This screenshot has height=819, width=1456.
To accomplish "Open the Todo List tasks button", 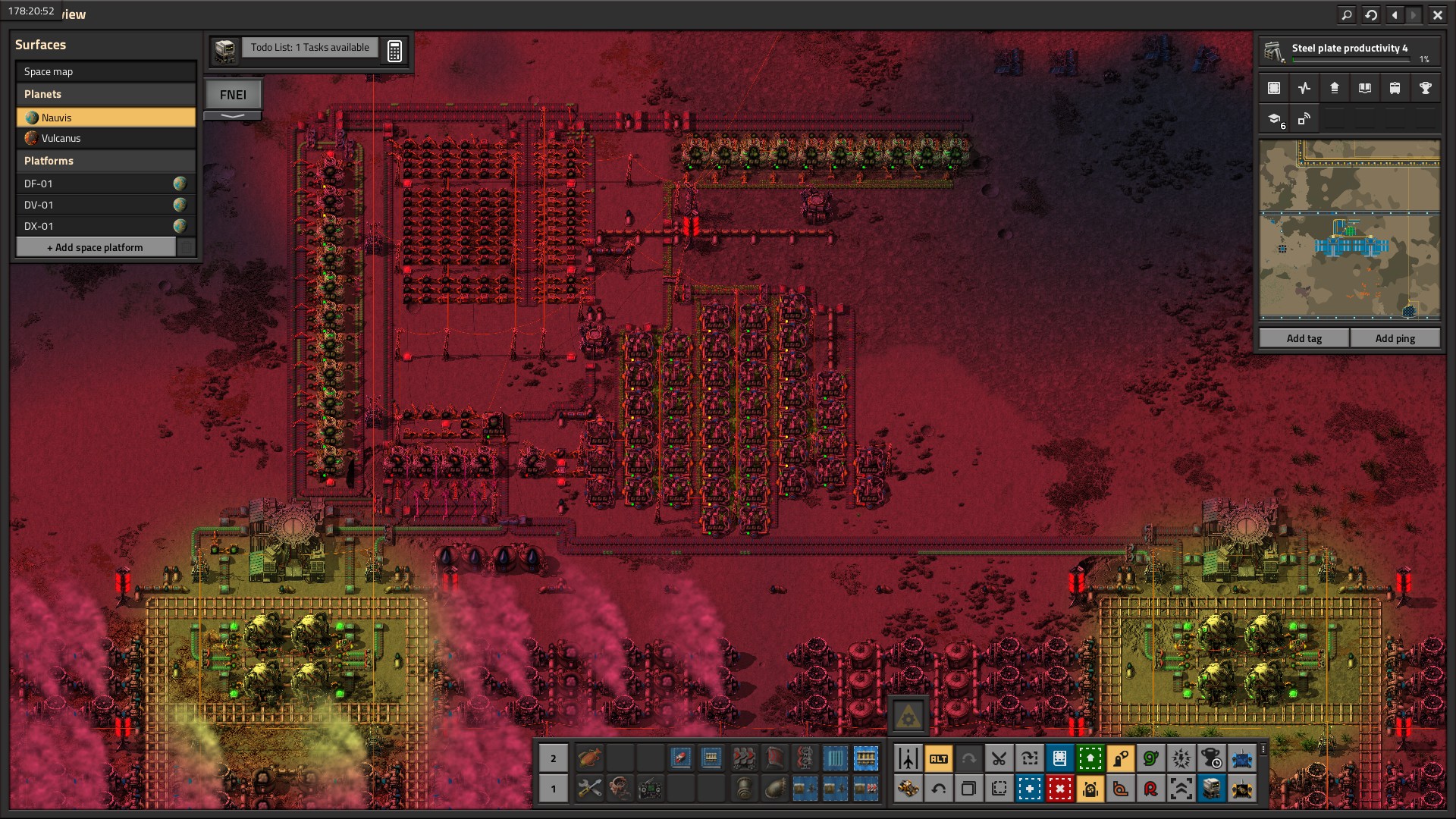I will 309,48.
